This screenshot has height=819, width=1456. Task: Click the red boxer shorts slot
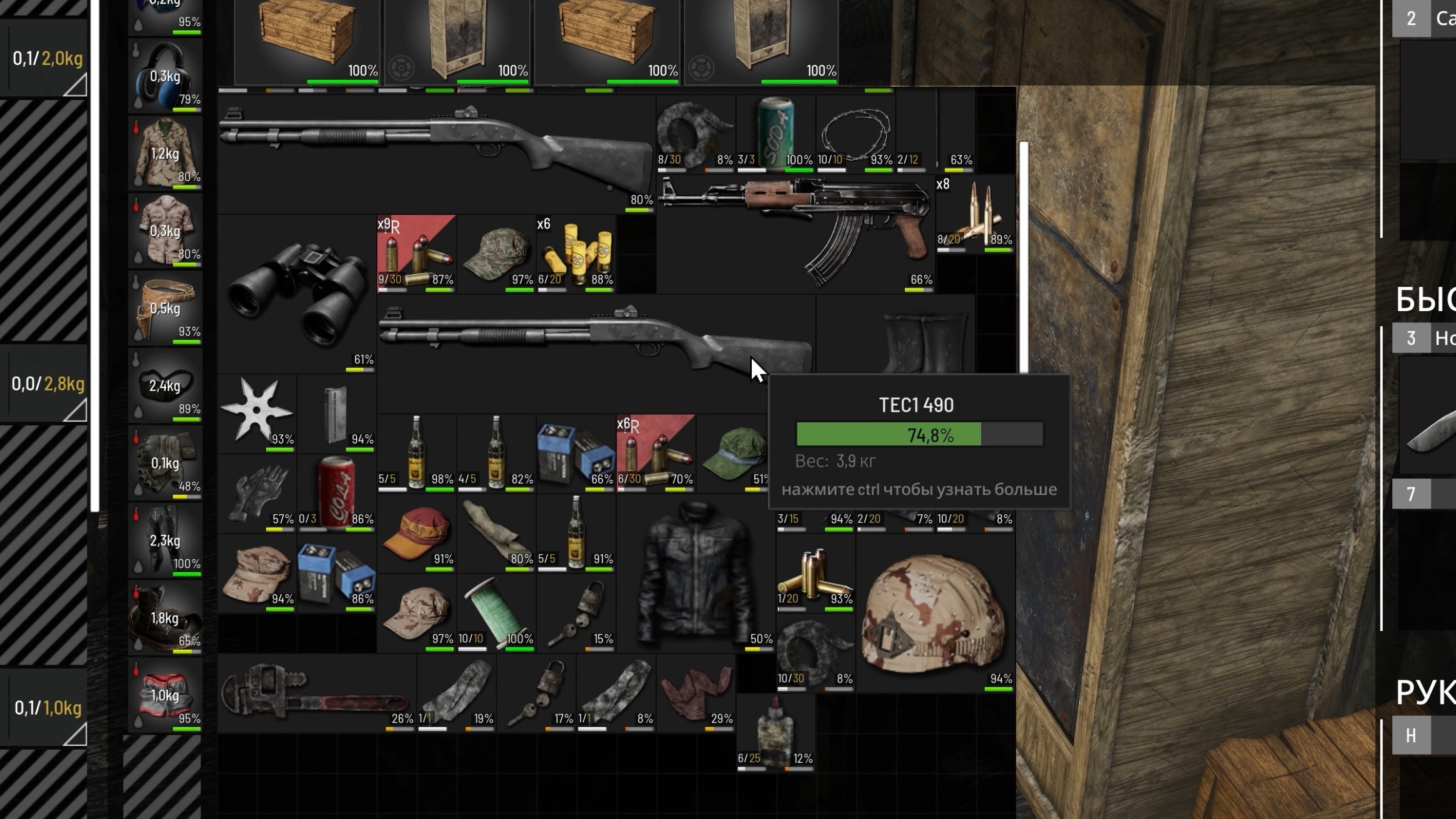(165, 695)
